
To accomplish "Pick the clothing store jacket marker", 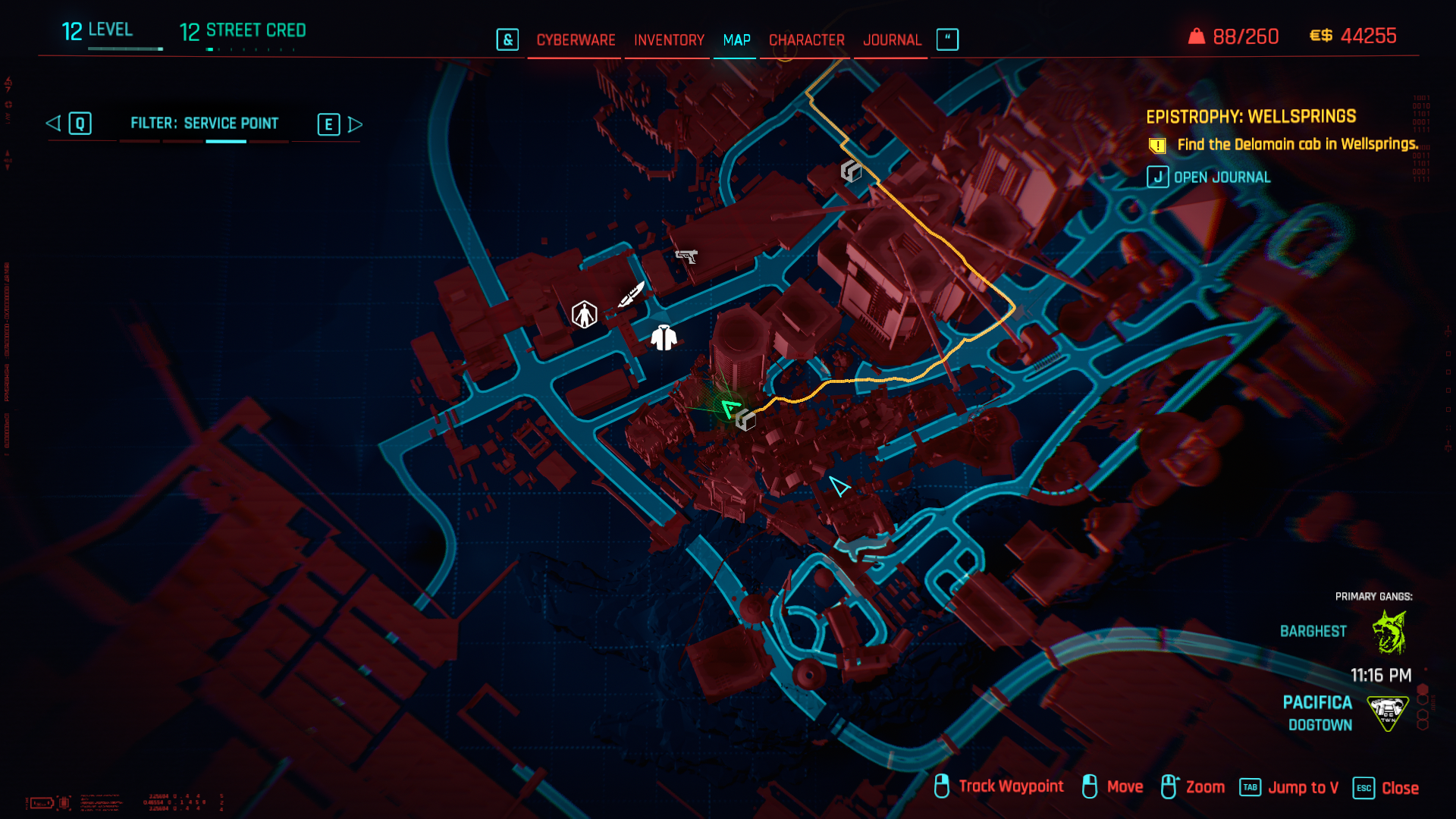I will pyautogui.click(x=664, y=337).
